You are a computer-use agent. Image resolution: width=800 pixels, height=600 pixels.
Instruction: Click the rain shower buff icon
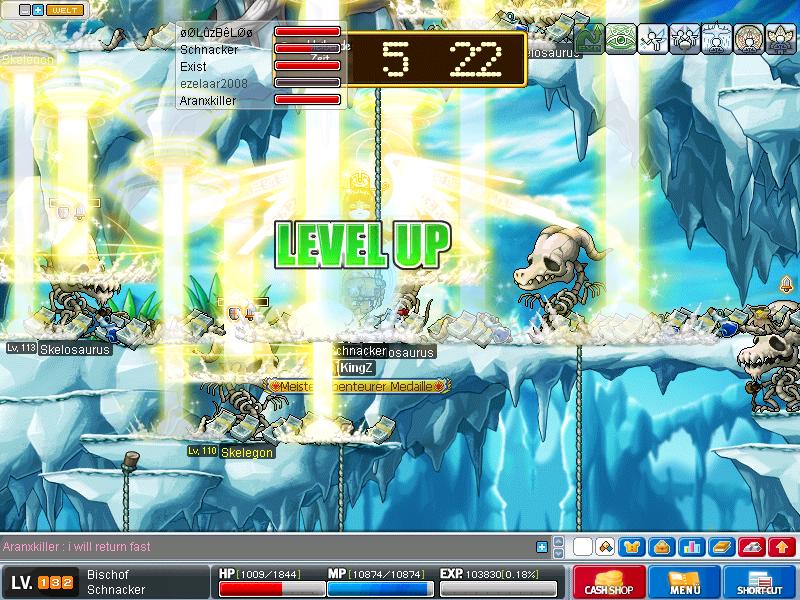pos(717,38)
